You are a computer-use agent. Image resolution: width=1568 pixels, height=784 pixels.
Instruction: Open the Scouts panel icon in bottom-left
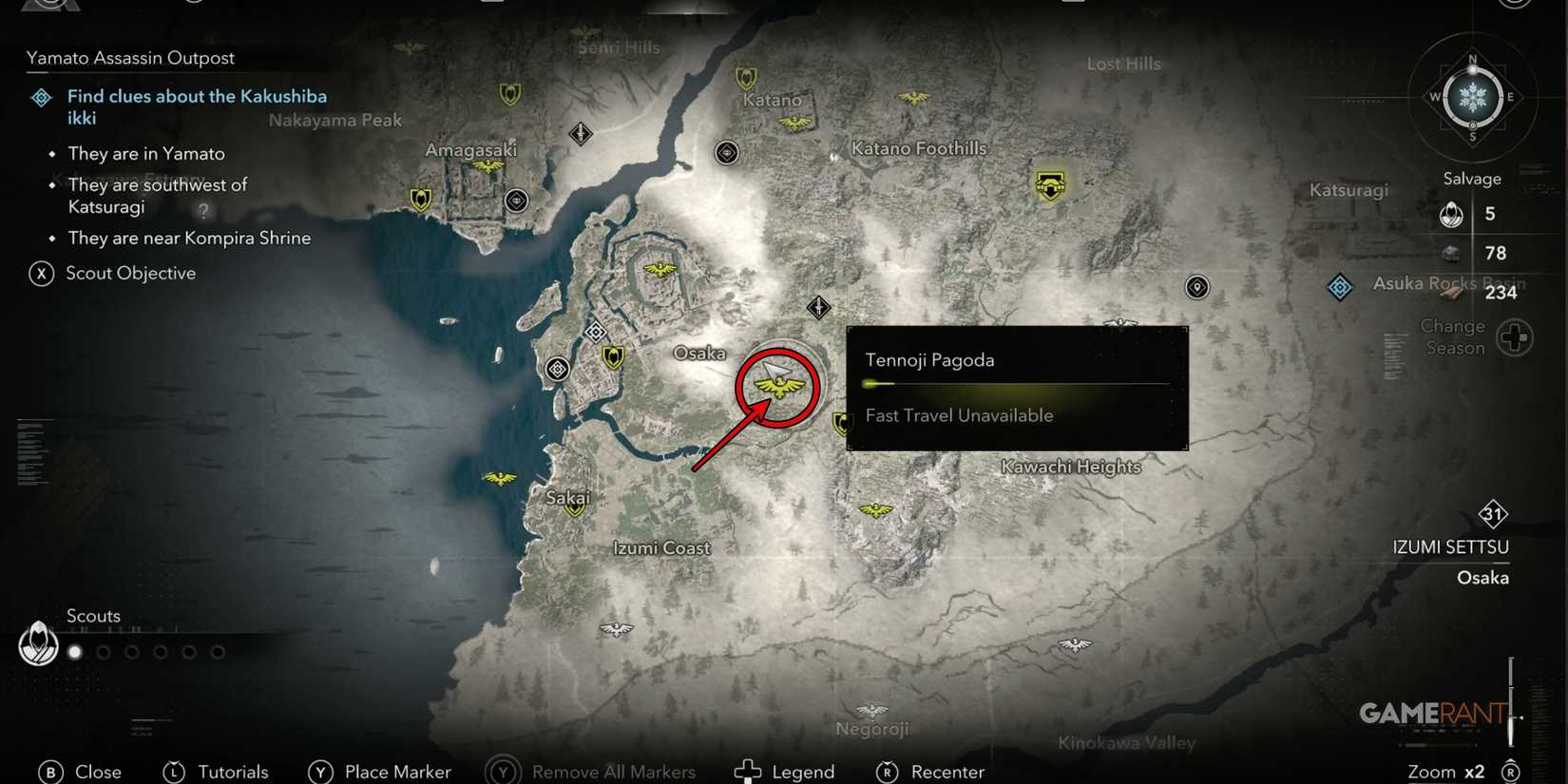(38, 643)
